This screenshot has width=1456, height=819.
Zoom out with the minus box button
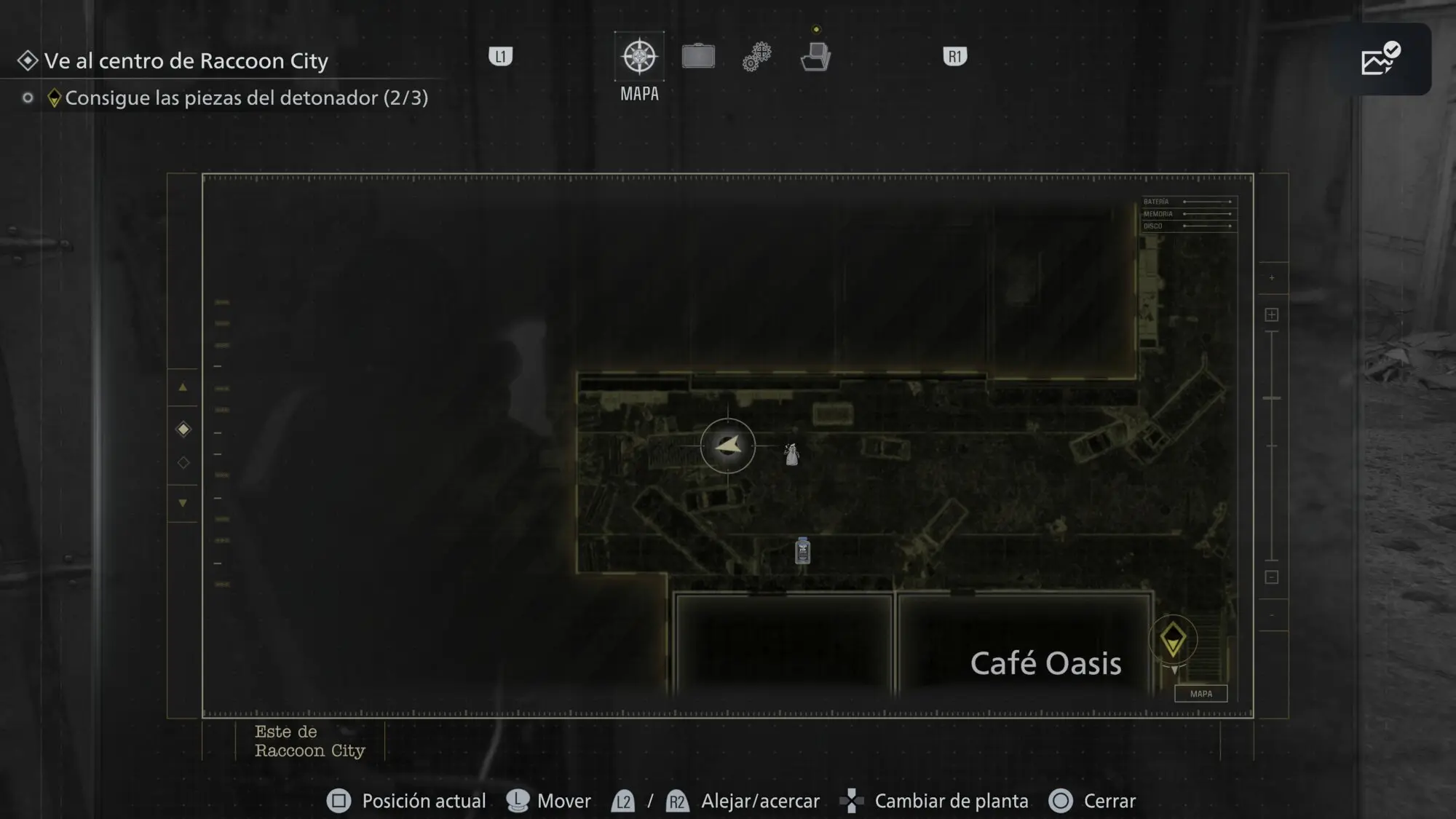point(1272,577)
